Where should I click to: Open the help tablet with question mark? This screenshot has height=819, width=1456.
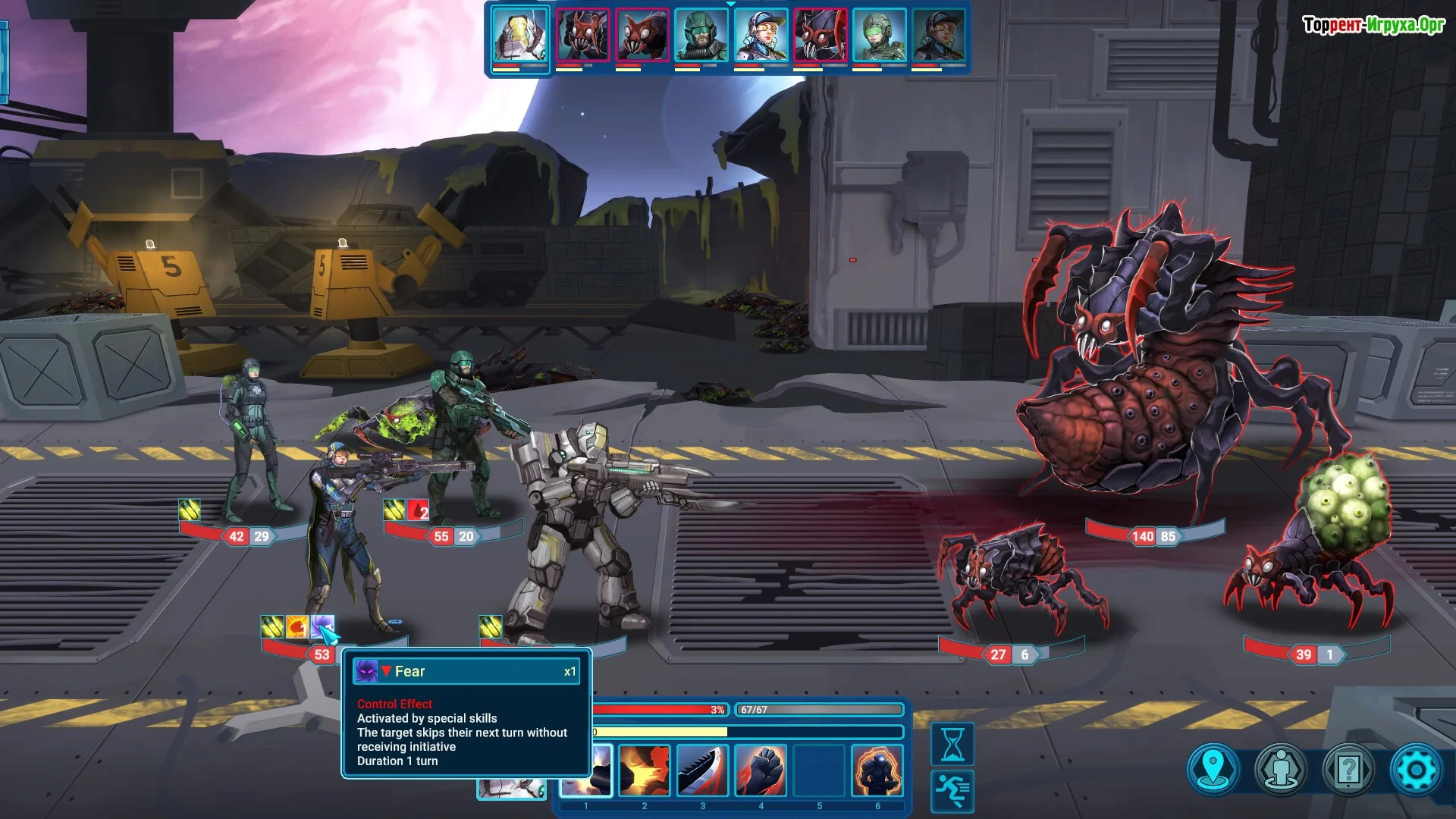tap(1348, 770)
